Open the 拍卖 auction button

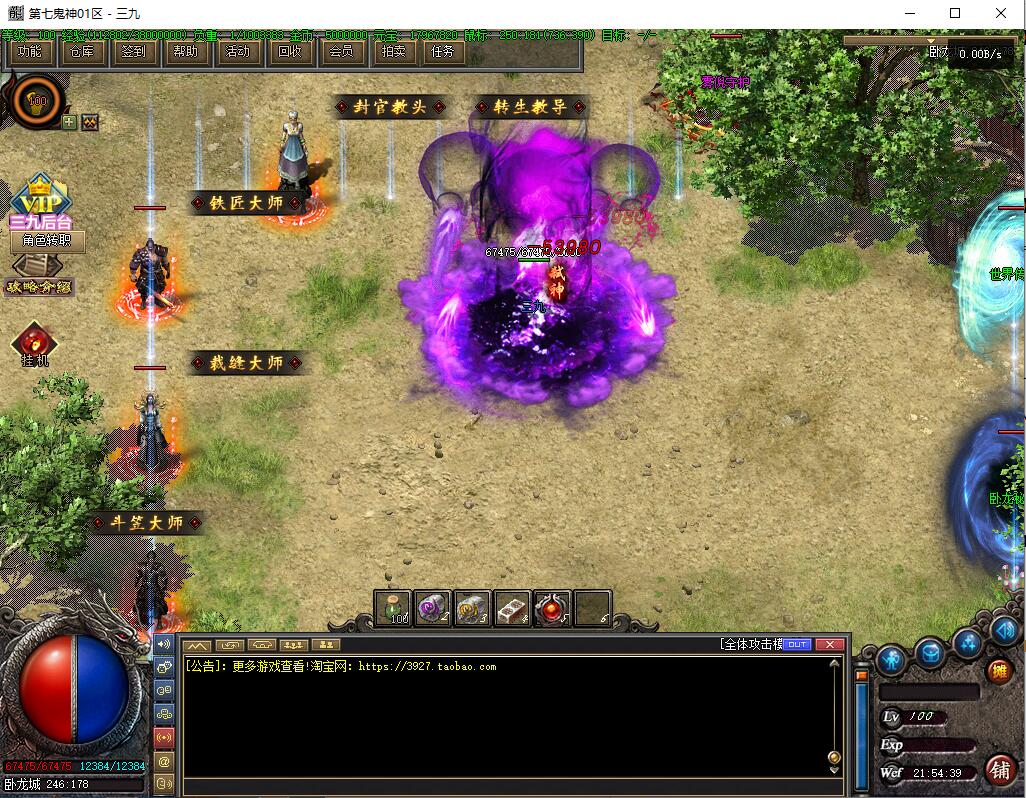click(394, 52)
